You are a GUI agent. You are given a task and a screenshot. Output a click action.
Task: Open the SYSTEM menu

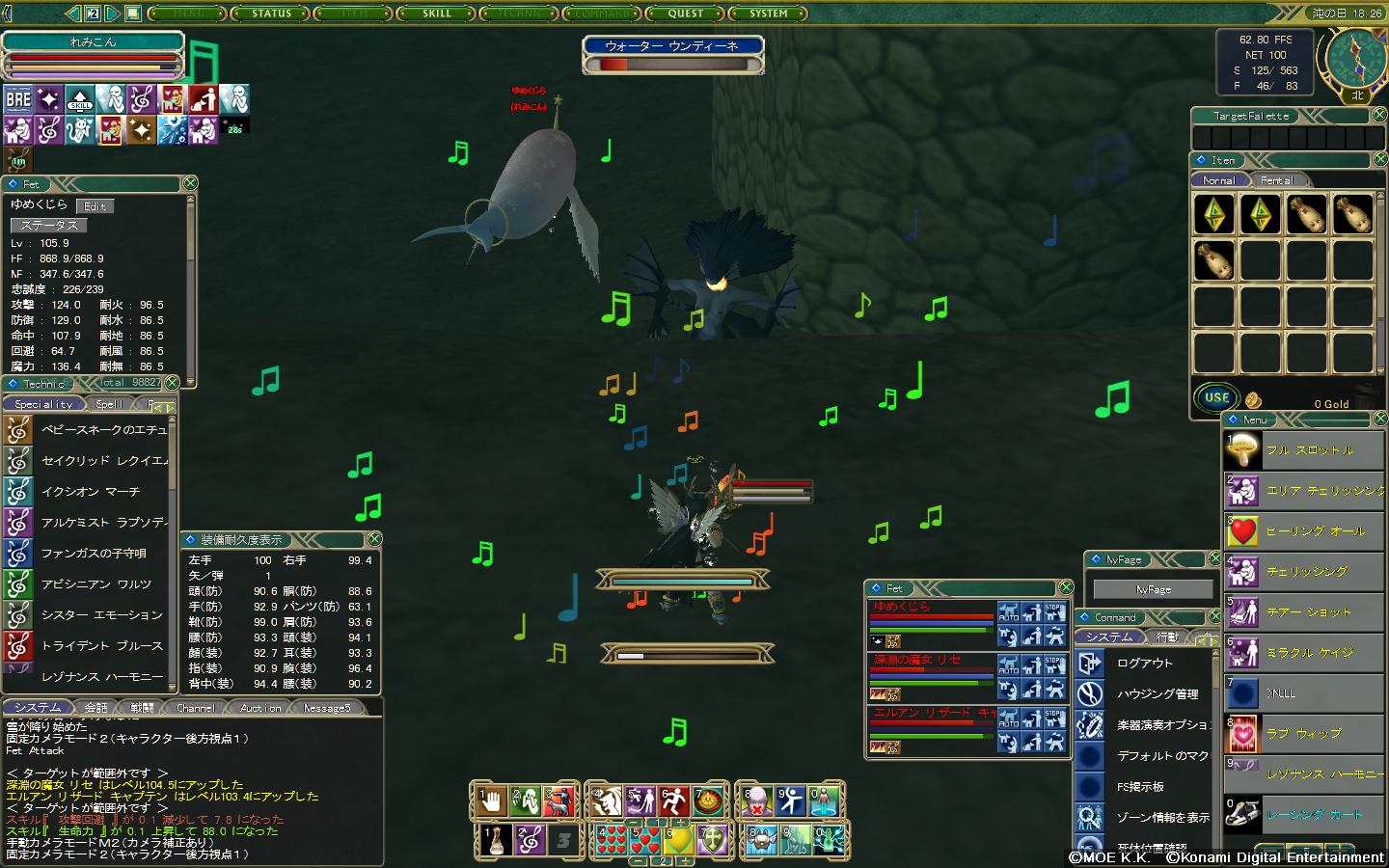(x=769, y=14)
